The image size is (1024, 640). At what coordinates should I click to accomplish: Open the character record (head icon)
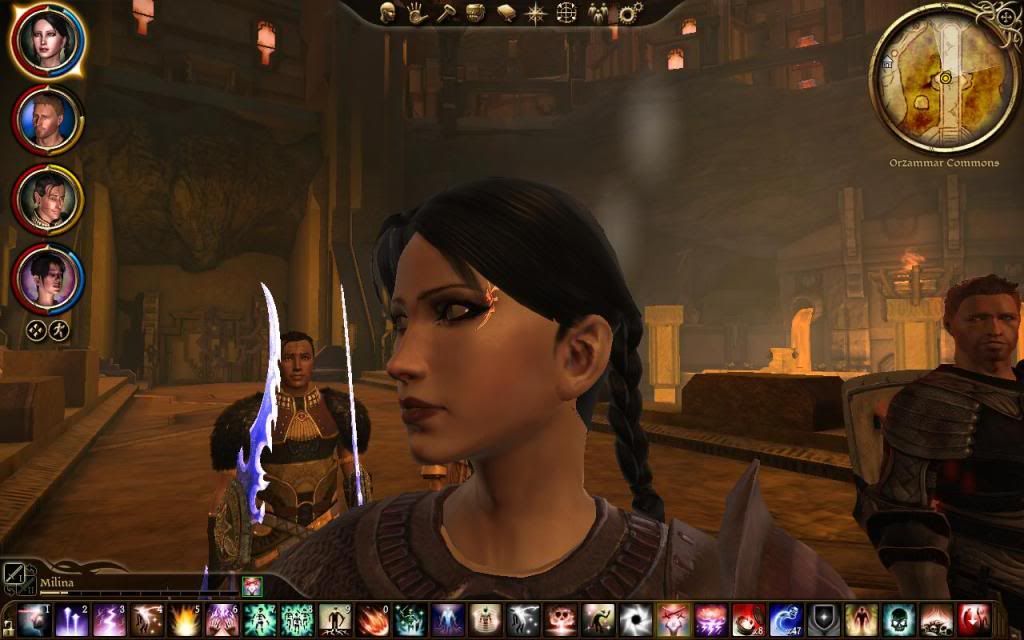click(x=388, y=12)
